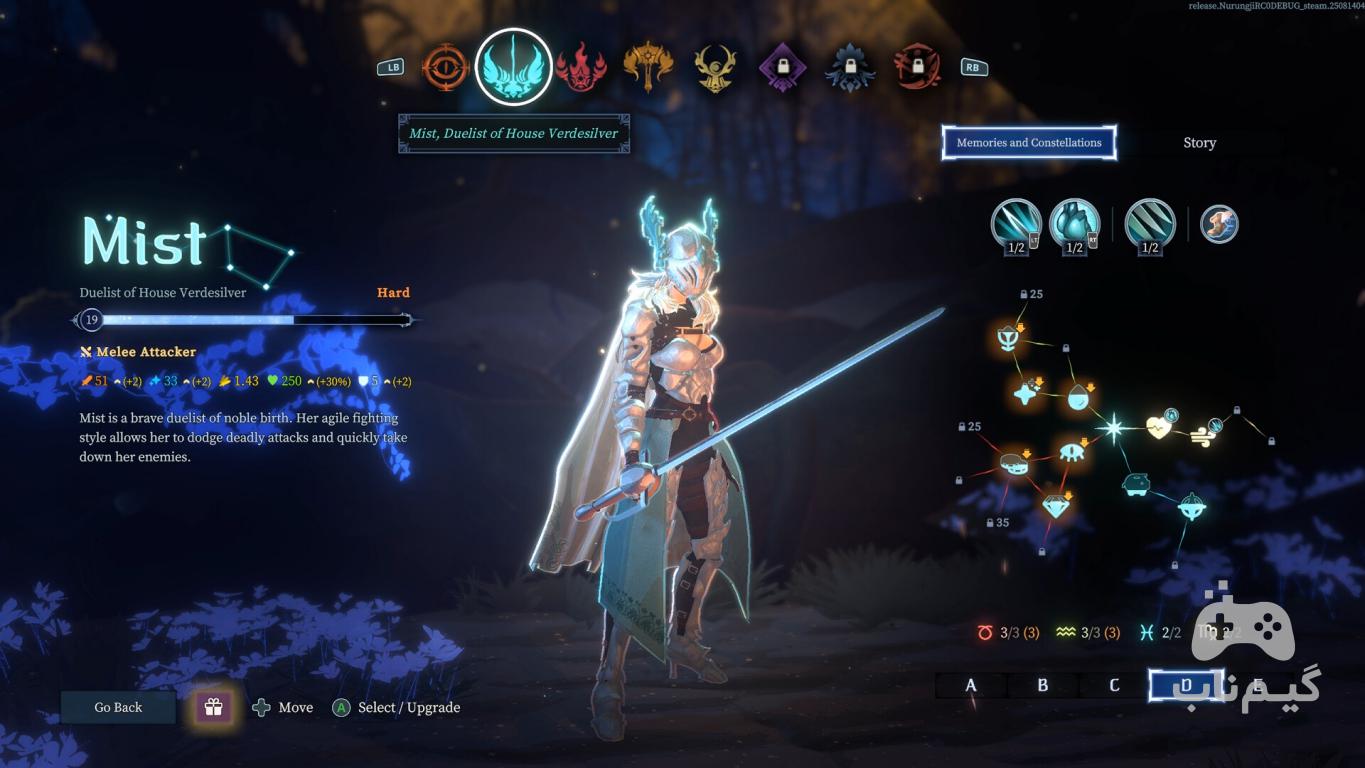Upgrade the heart constellation node
Viewport: 1365px width, 768px height.
pos(1159,428)
